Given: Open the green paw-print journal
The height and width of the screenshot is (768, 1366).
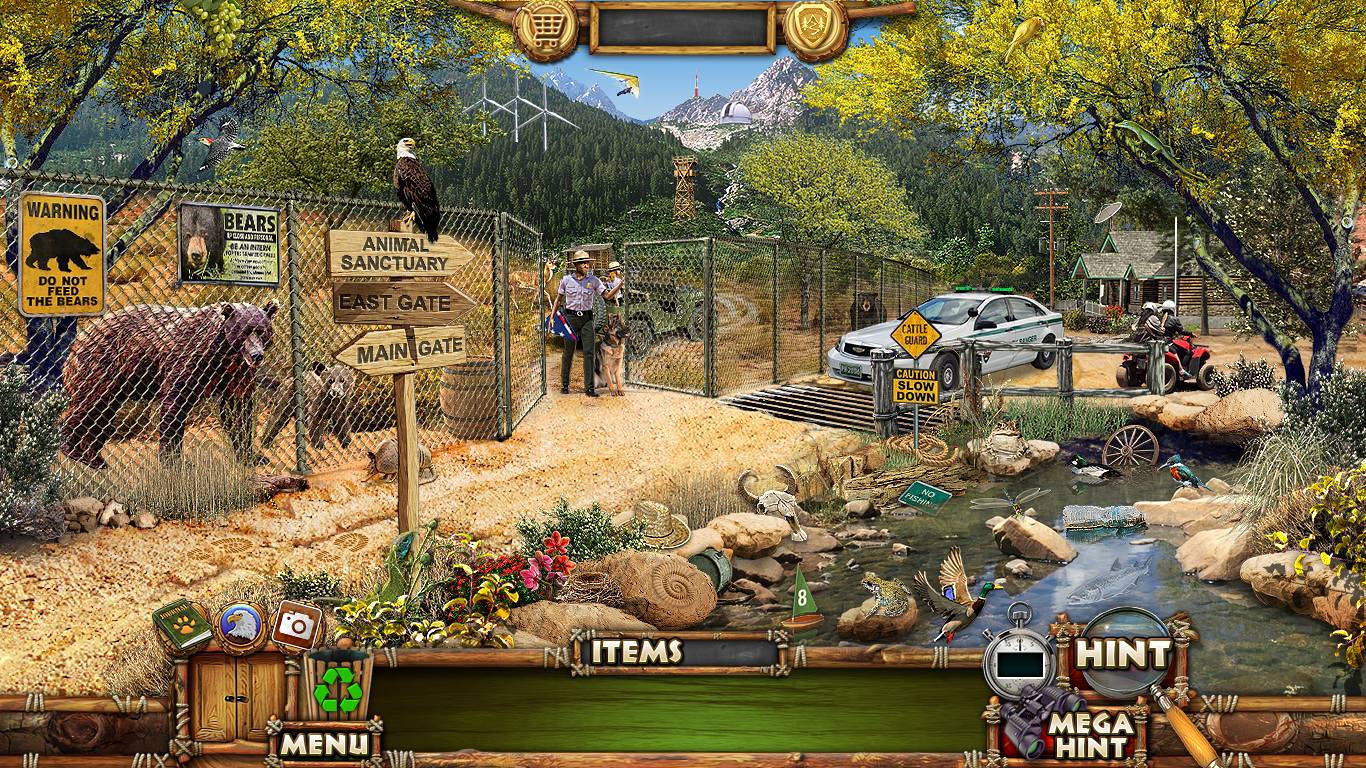Looking at the screenshot, I should click(x=182, y=627).
